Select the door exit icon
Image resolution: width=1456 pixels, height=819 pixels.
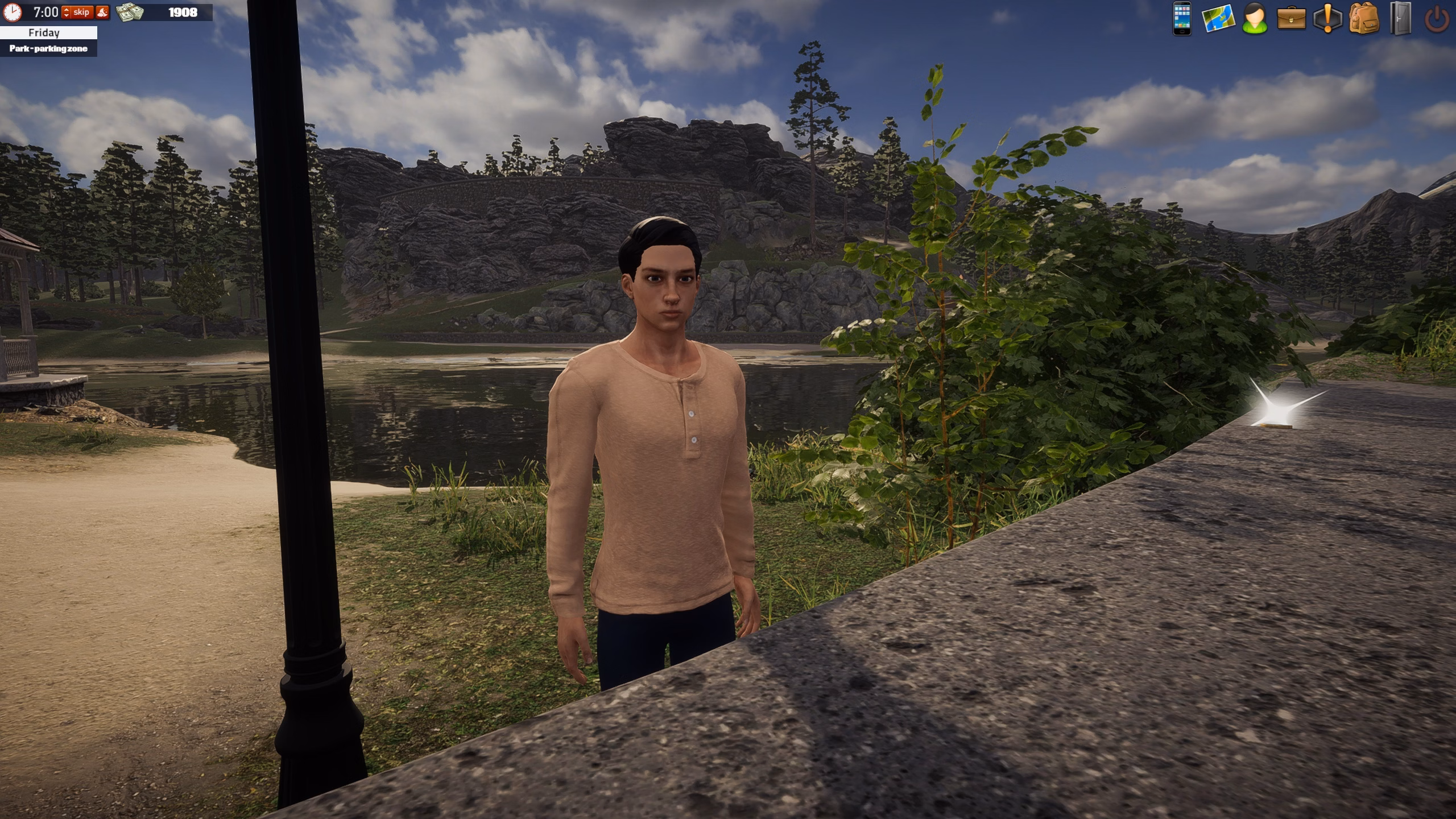point(1400,18)
